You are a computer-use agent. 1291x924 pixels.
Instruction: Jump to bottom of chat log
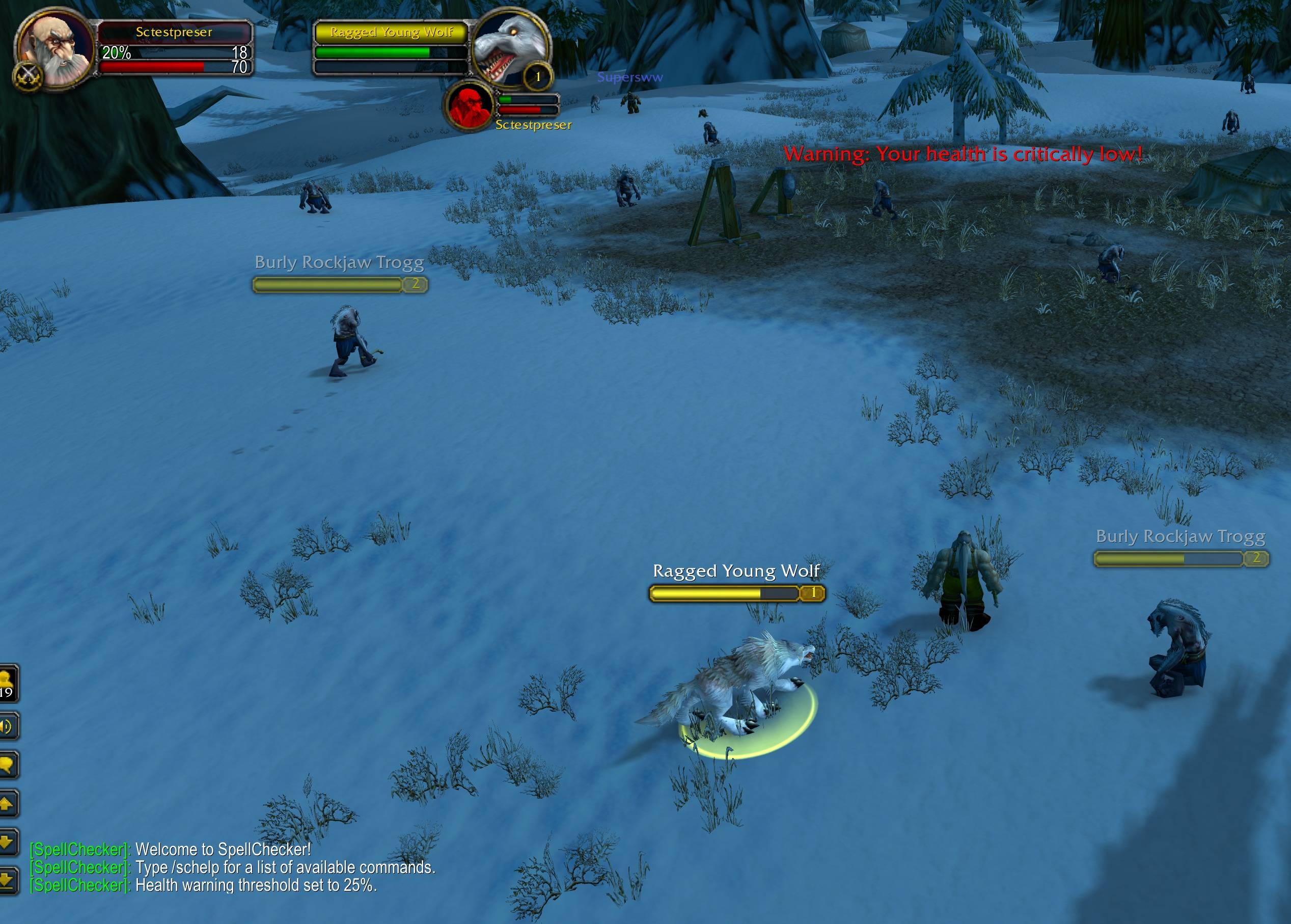tap(8, 880)
